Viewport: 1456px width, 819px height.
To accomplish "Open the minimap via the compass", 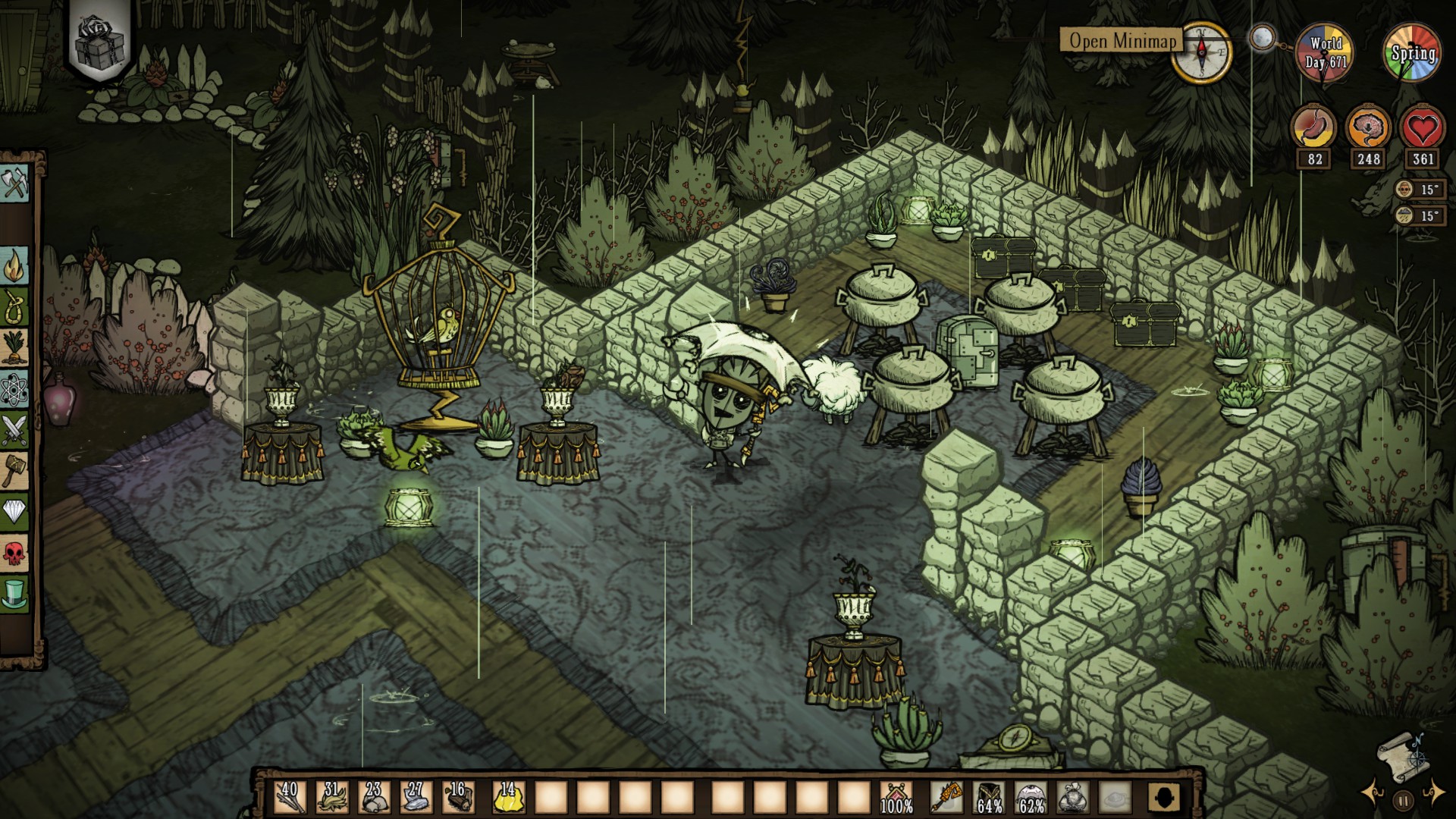I will click(1201, 52).
